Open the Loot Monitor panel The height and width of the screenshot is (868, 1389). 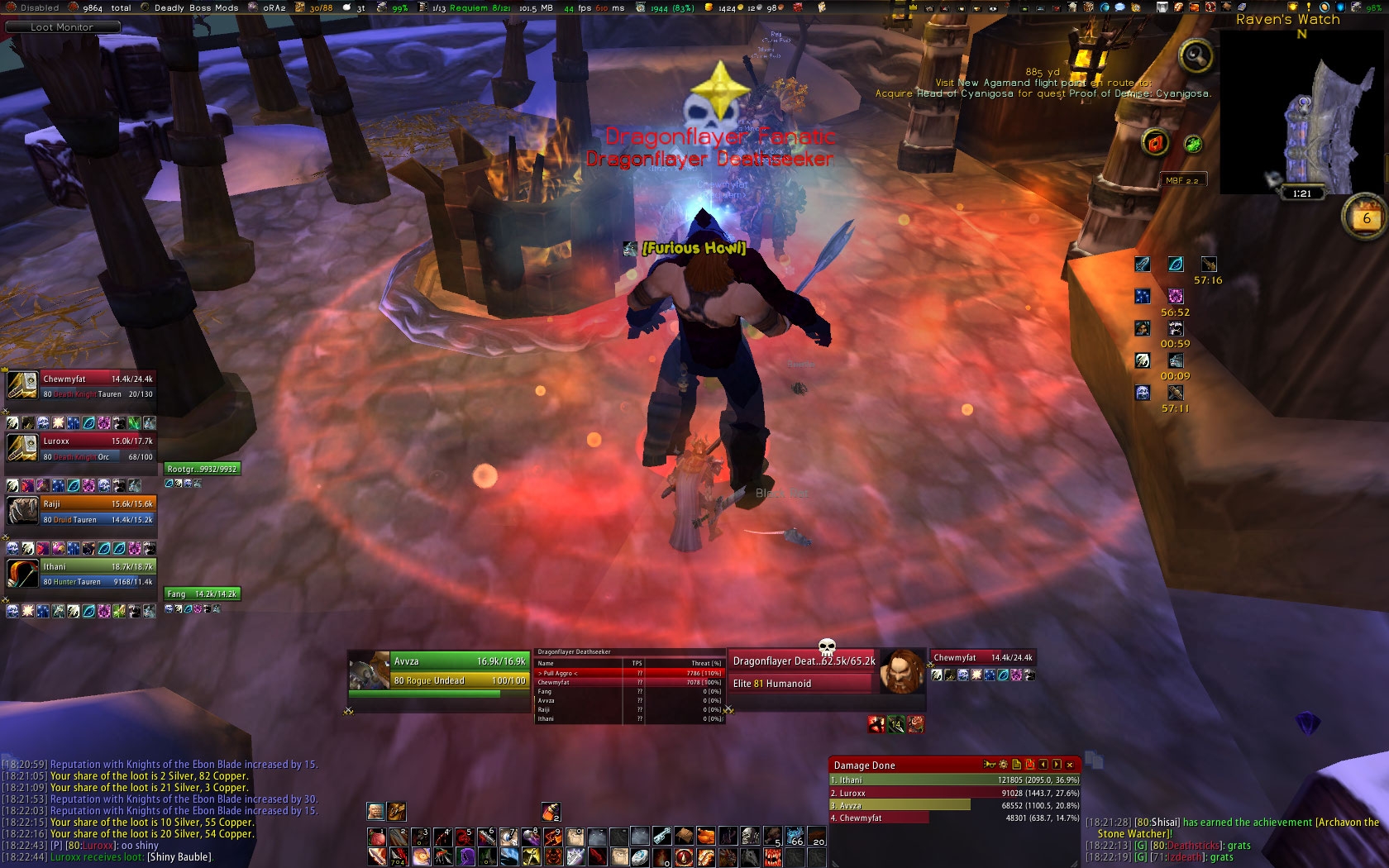click(62, 27)
